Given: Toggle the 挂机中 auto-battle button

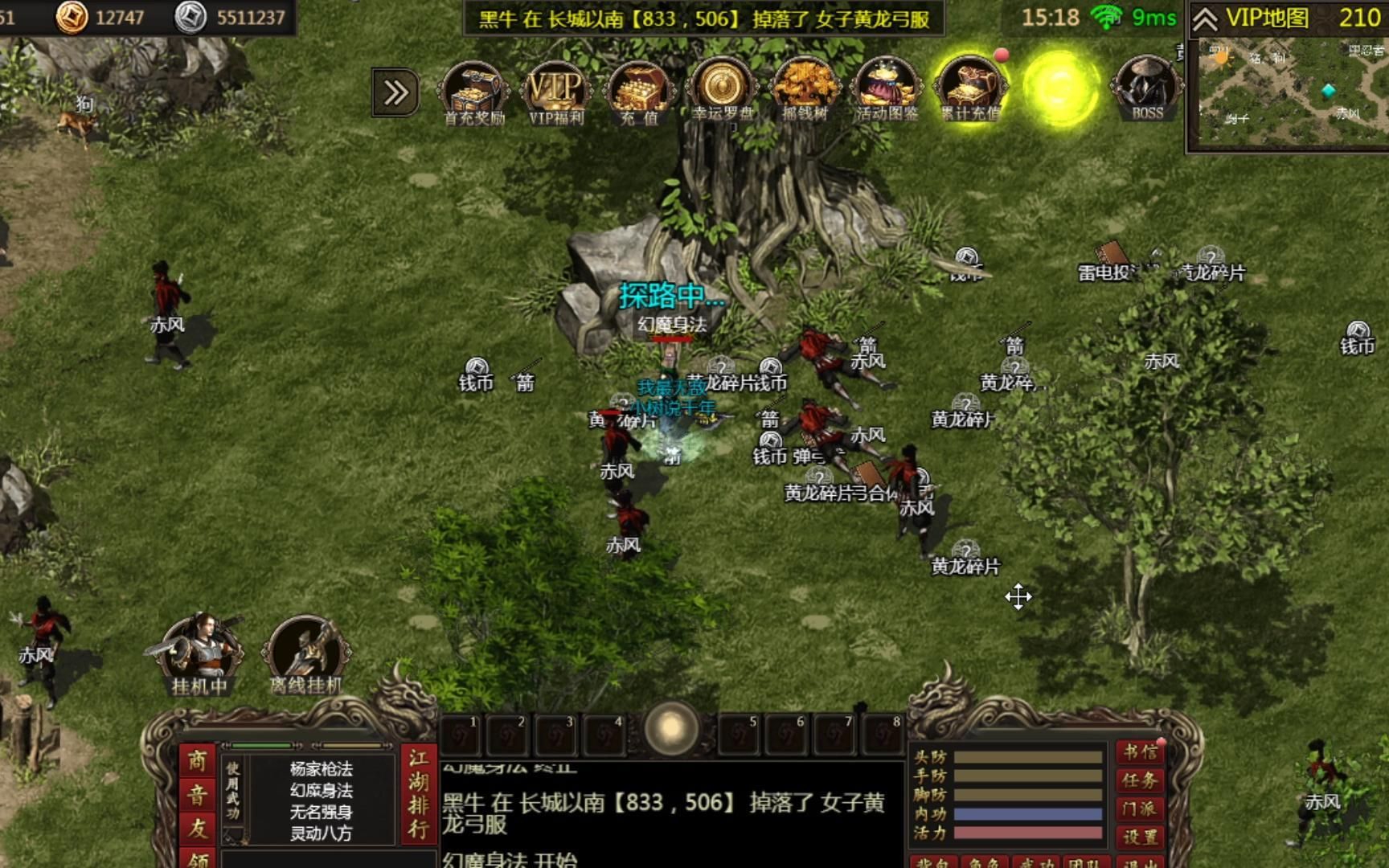Looking at the screenshot, I should pyautogui.click(x=199, y=655).
